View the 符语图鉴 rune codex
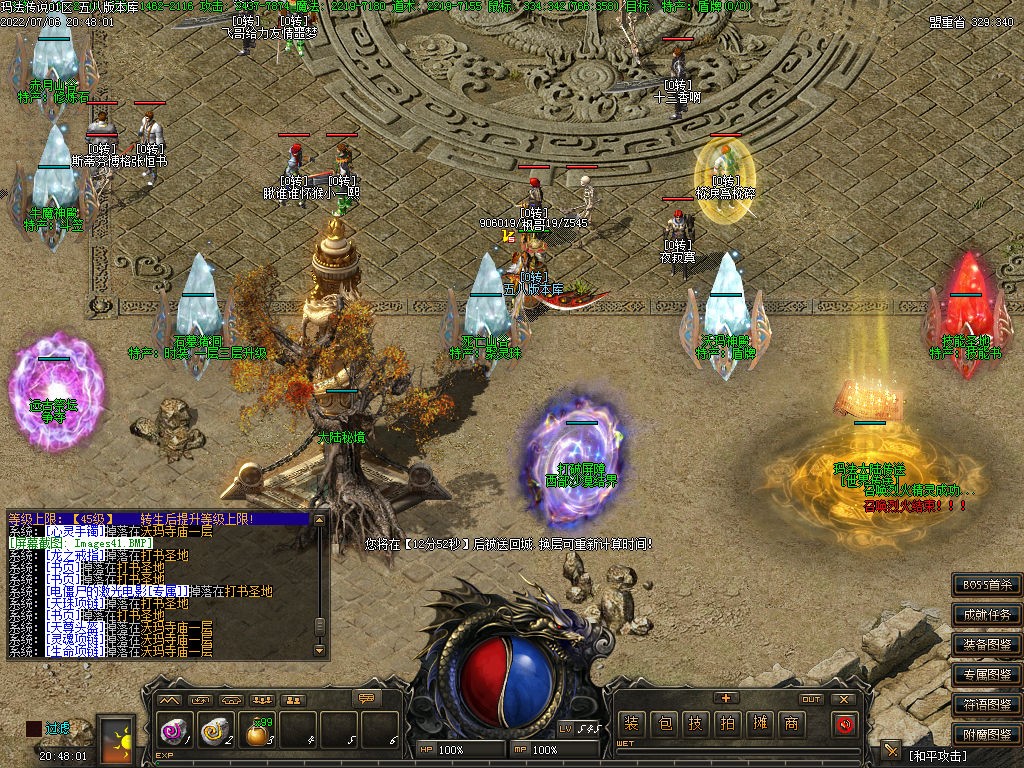 986,704
